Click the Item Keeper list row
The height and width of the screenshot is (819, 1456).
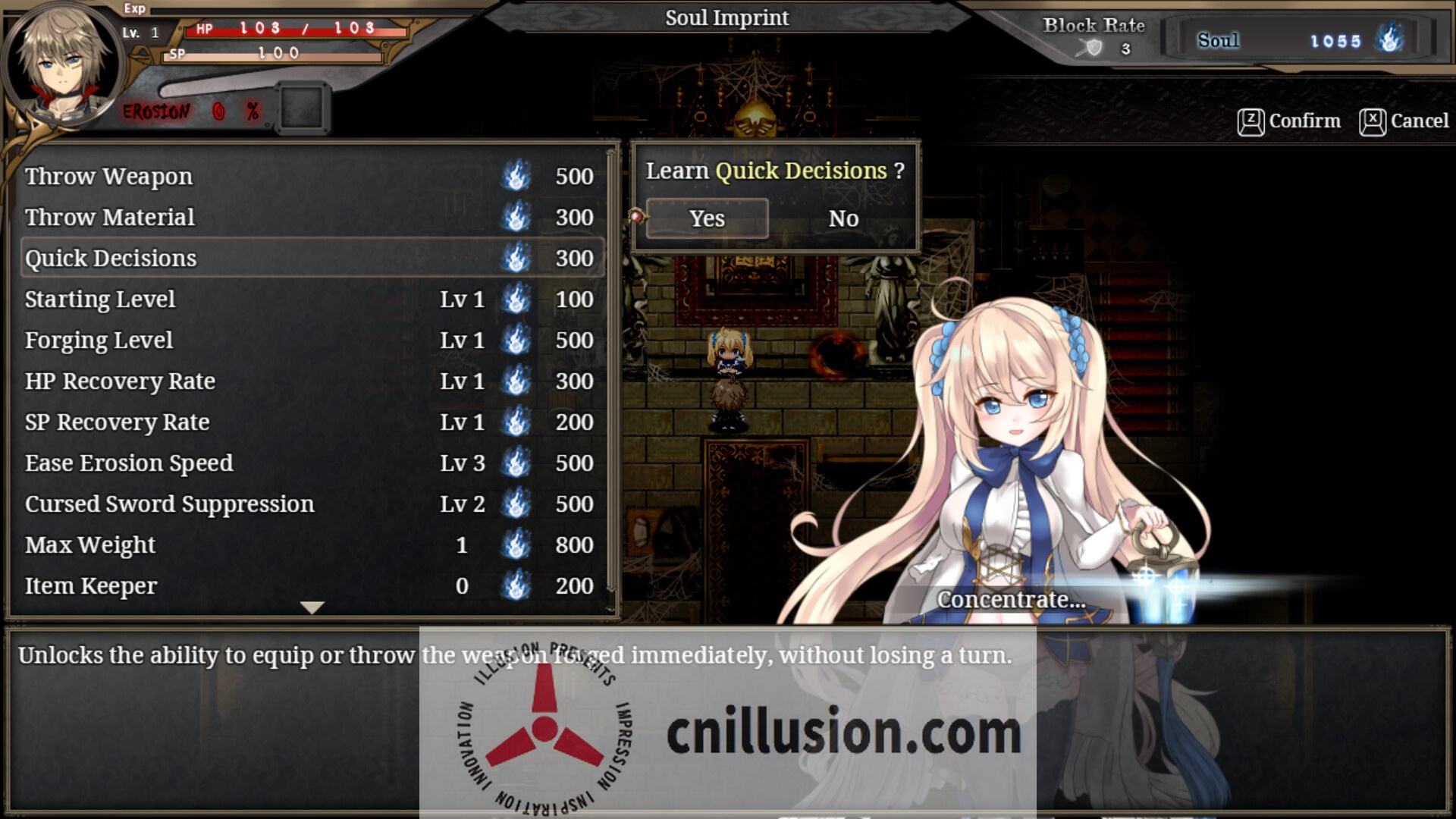(90, 585)
